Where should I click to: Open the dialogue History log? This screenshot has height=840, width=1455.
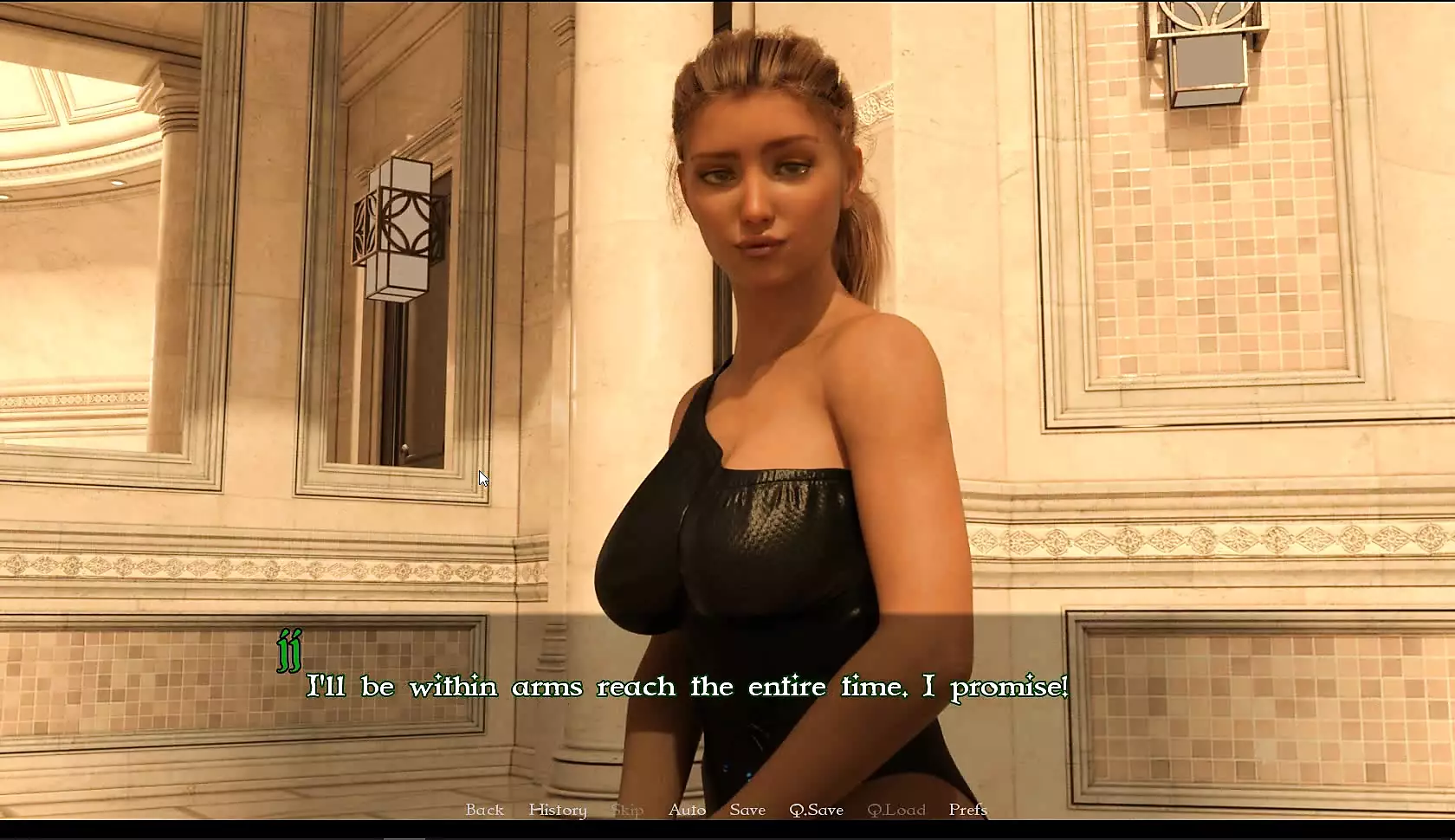(558, 810)
